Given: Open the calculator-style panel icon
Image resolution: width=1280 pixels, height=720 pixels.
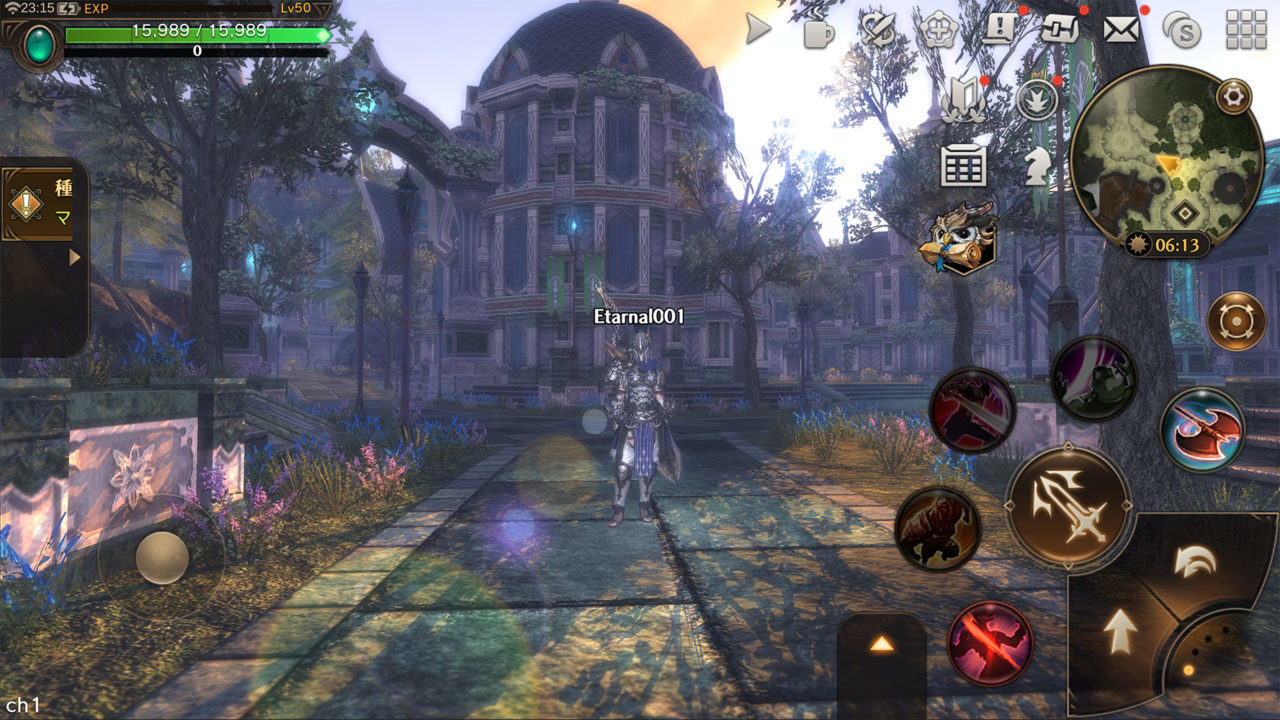Looking at the screenshot, I should tap(963, 166).
